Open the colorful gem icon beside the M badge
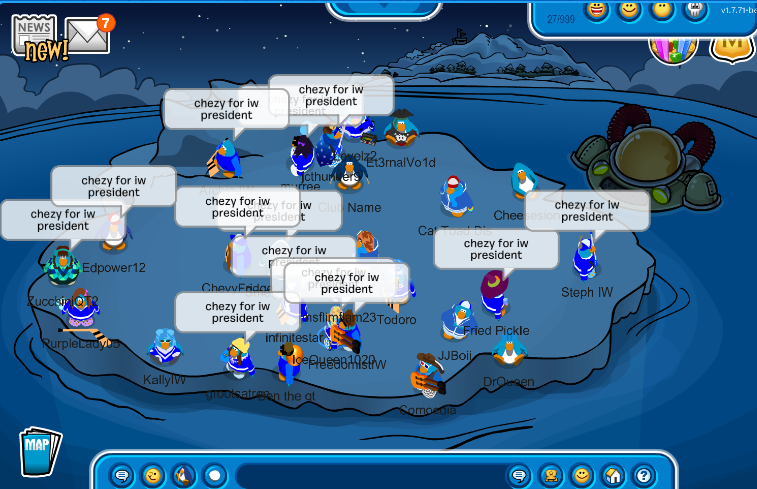 [x=672, y=44]
